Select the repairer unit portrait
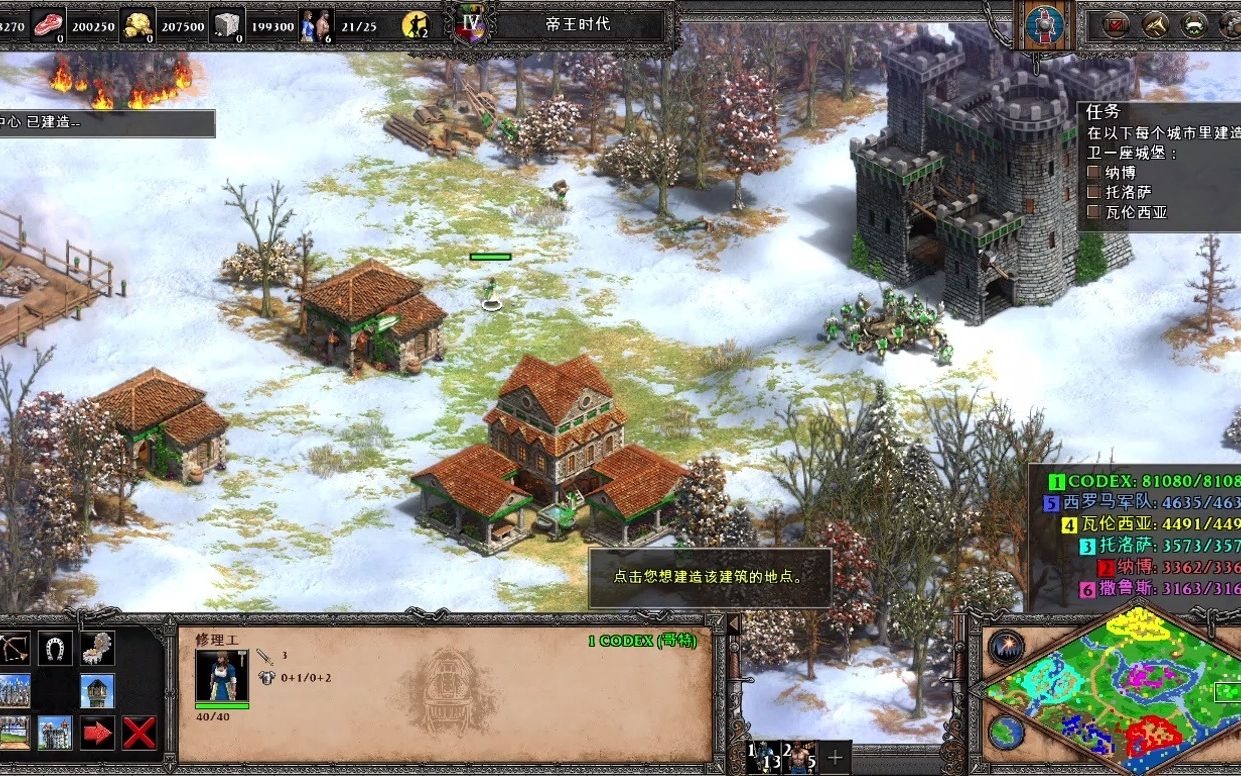1241x776 pixels. (x=221, y=676)
